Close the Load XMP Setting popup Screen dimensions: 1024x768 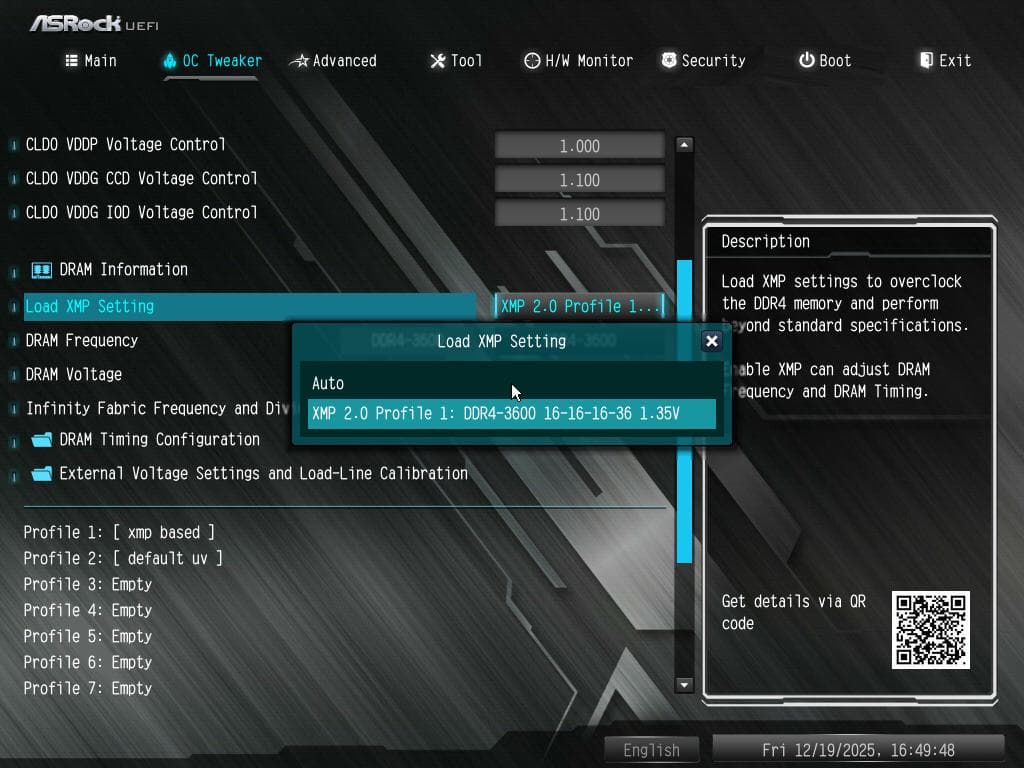(712, 341)
